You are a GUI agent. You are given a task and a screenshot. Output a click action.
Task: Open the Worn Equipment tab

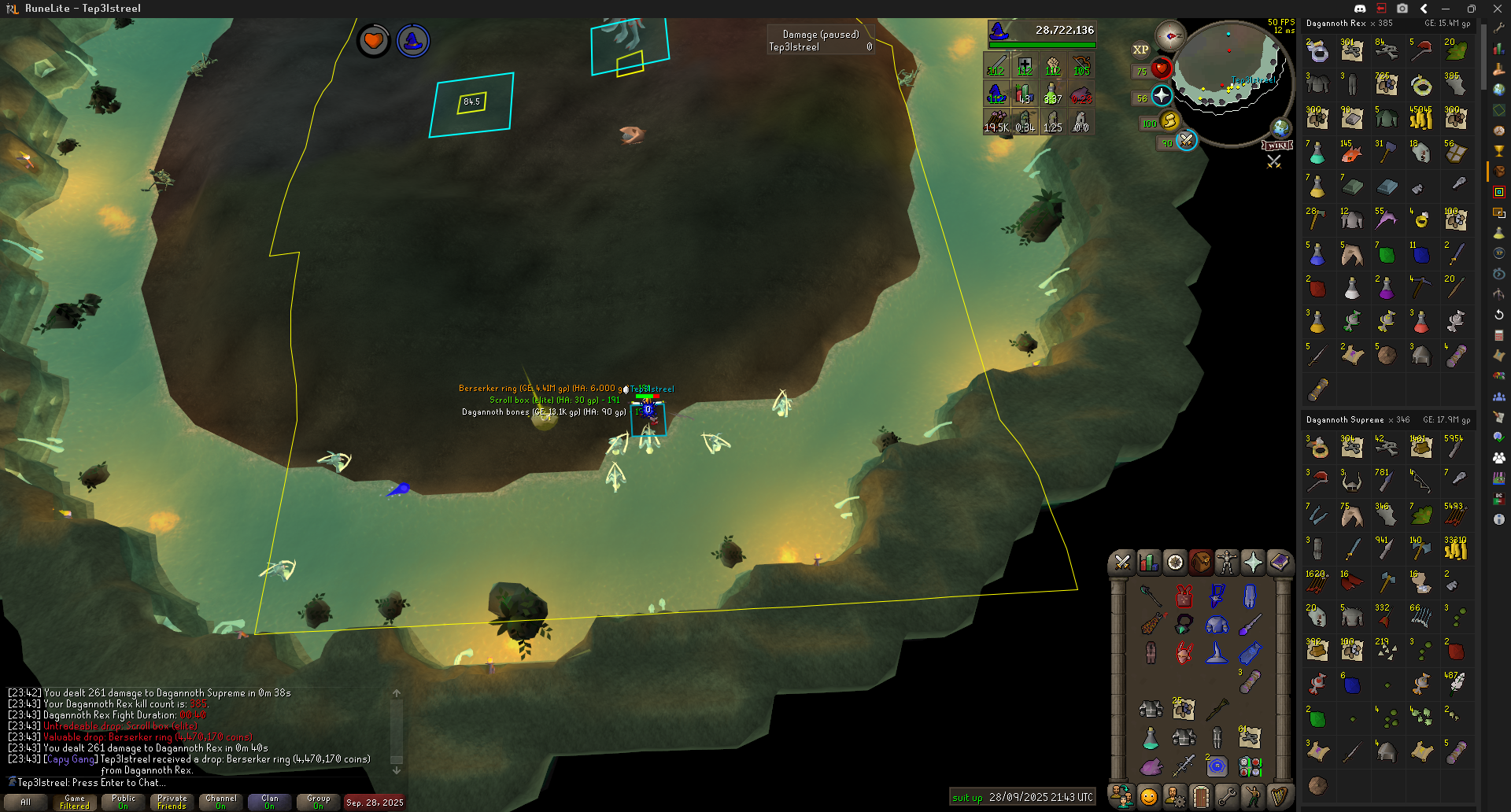pyautogui.click(x=1227, y=563)
